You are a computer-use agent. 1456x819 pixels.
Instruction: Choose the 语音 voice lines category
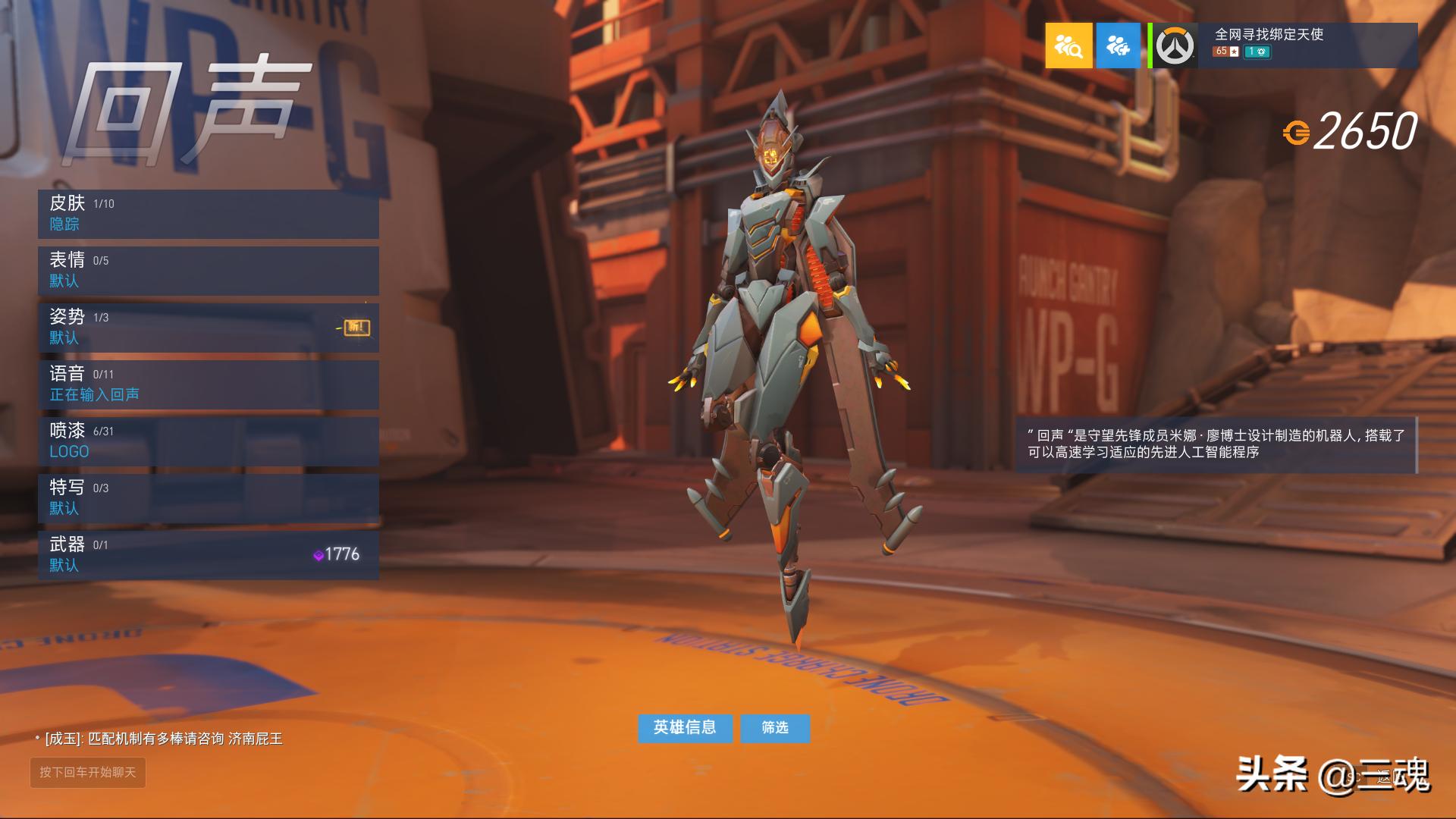(x=208, y=384)
